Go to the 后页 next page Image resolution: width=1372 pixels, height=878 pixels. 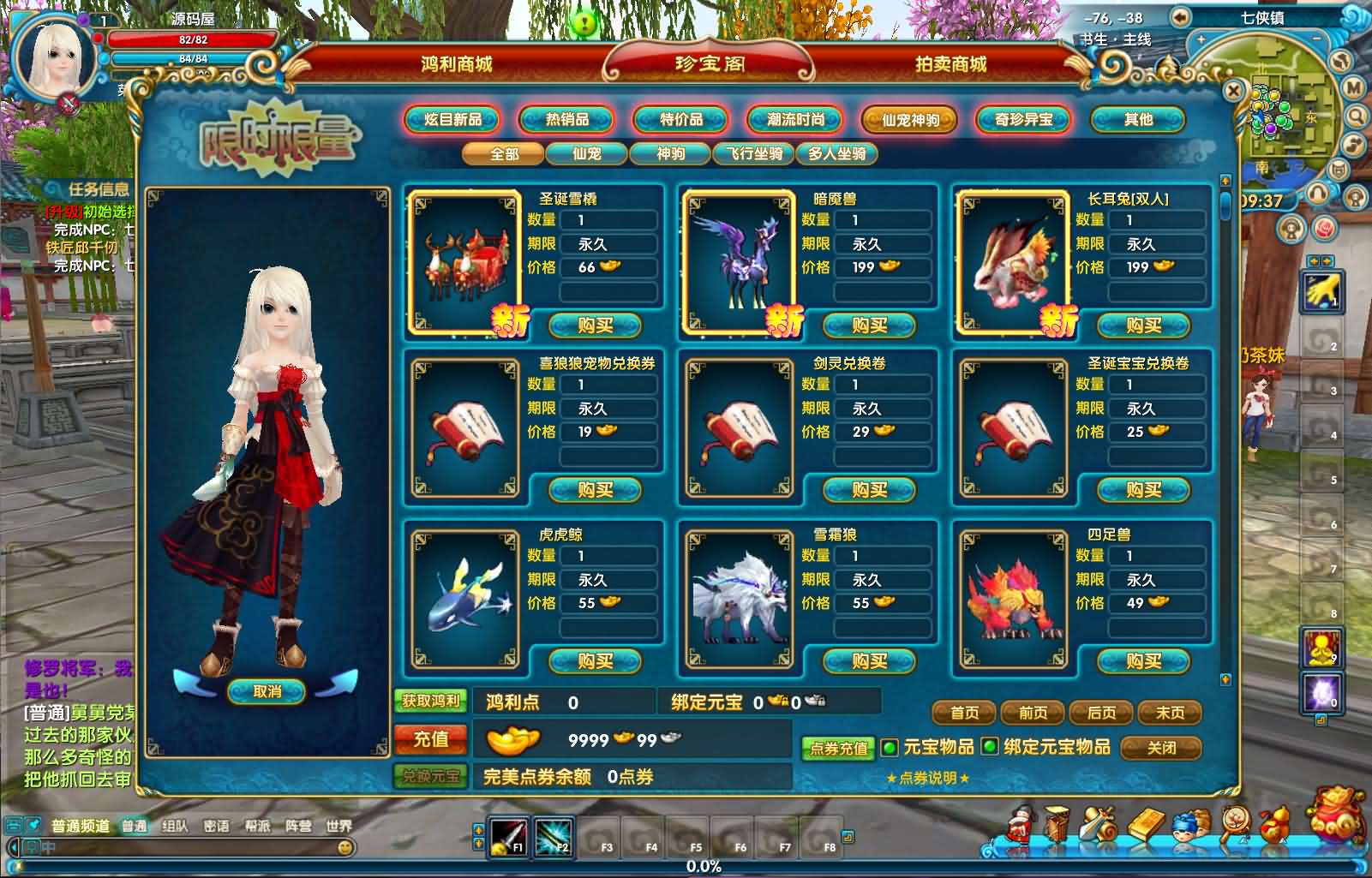[1101, 713]
